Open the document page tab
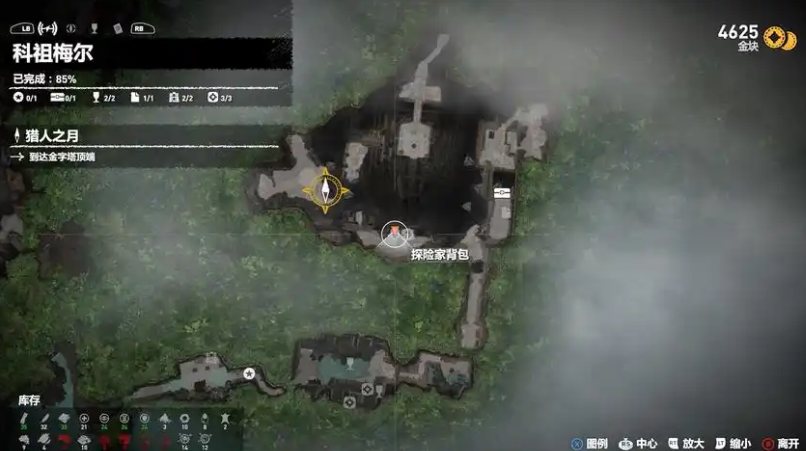The width and height of the screenshot is (806, 451). (118, 28)
